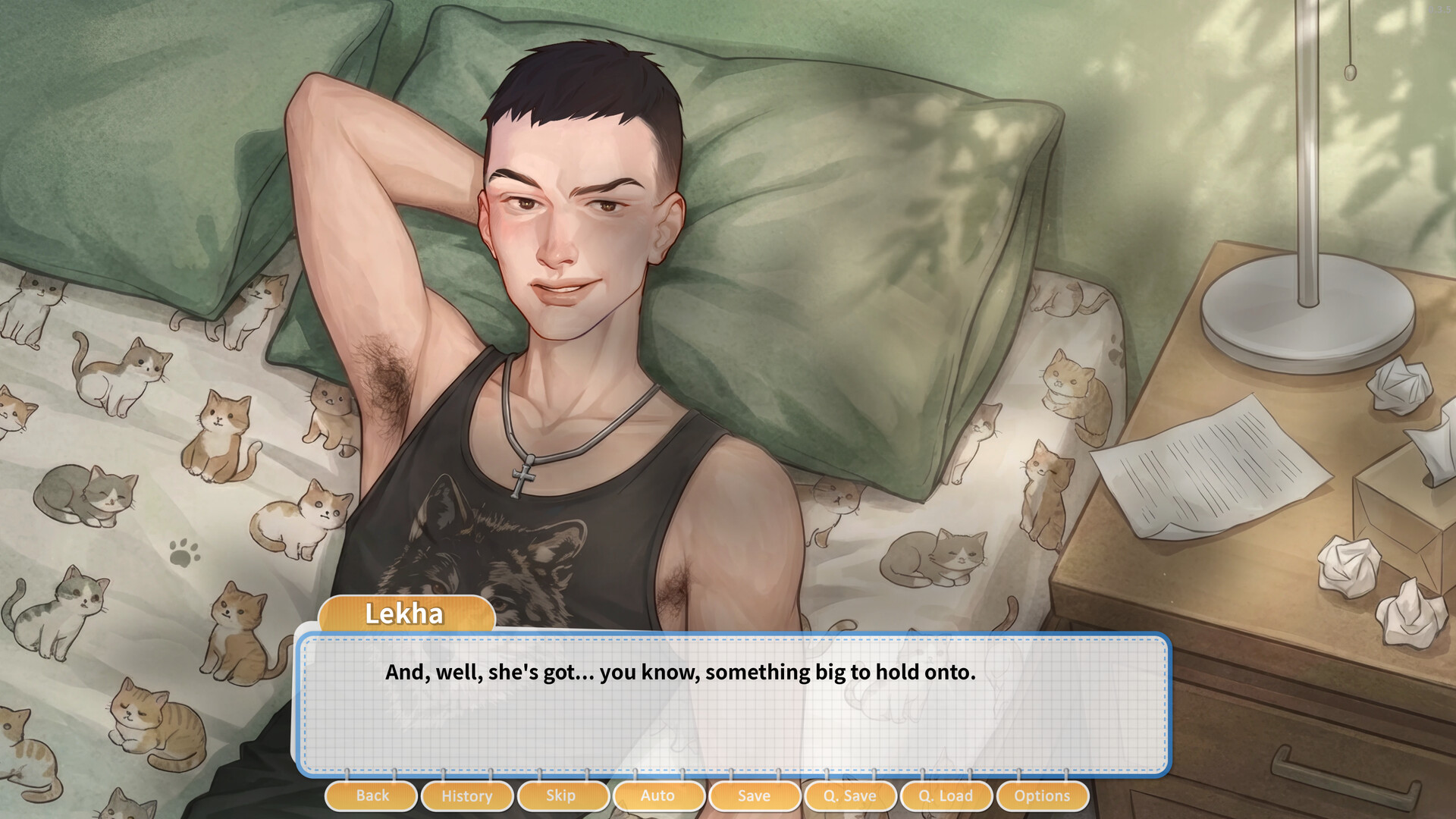Perform a Quick Load
The width and height of the screenshot is (1456, 819).
coord(946,795)
